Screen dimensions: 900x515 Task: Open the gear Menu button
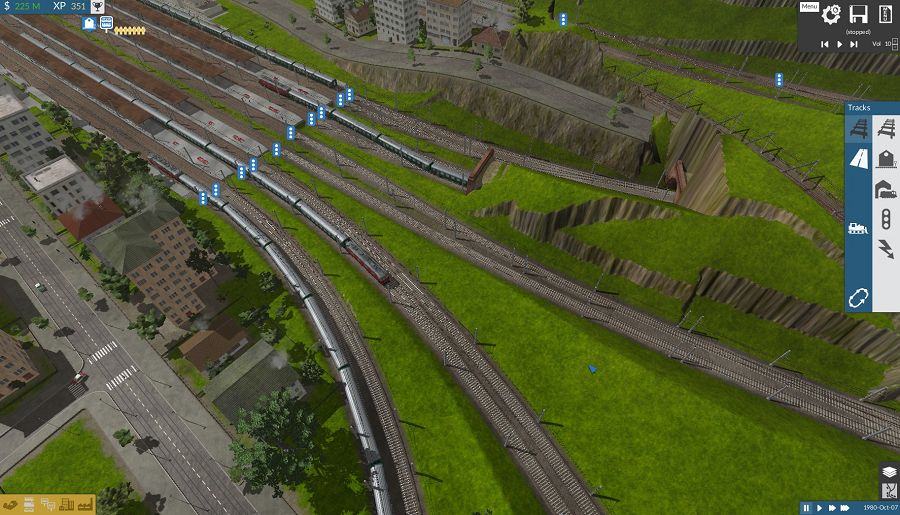(831, 15)
